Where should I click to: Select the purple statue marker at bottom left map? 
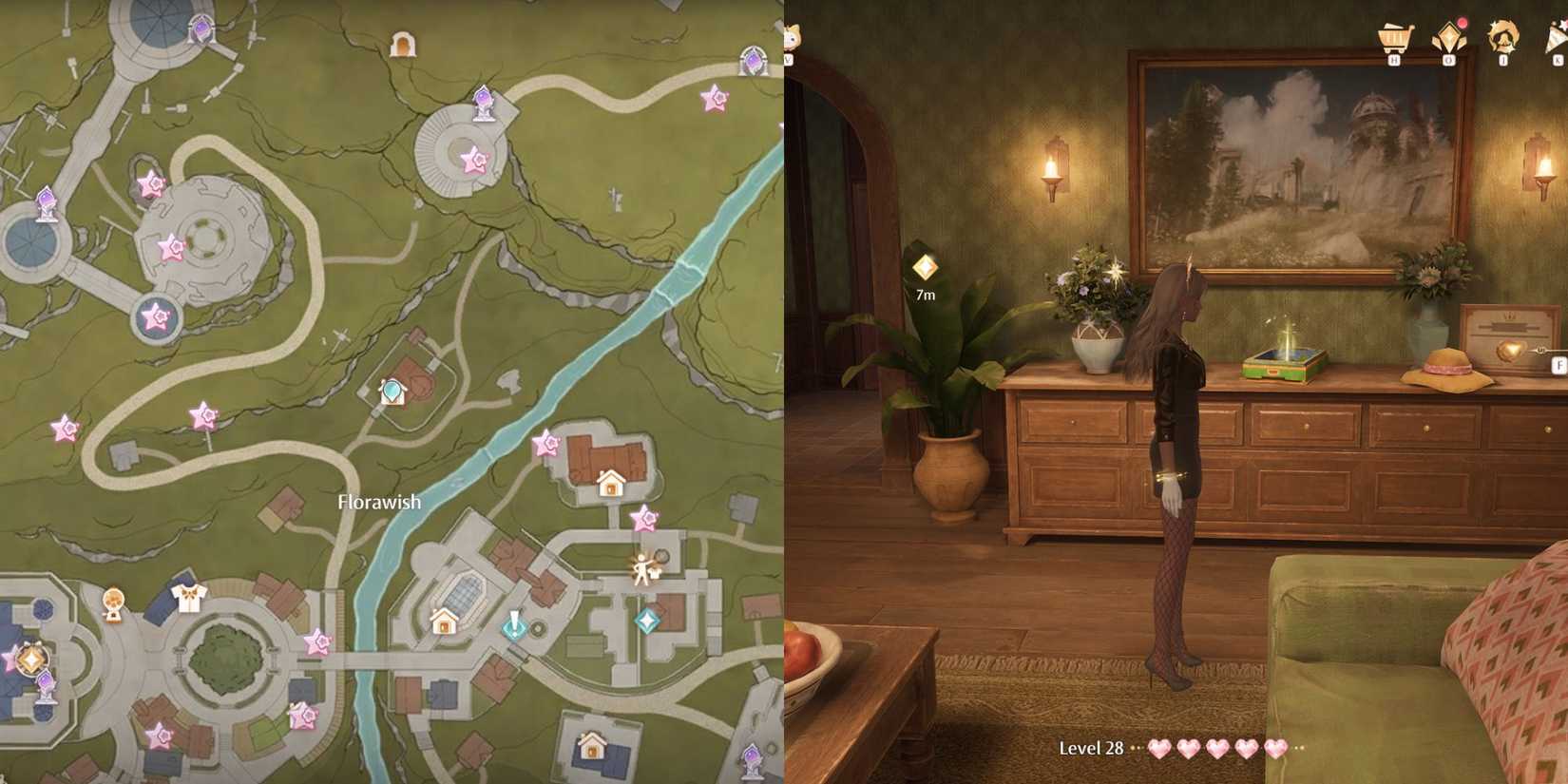[45, 680]
